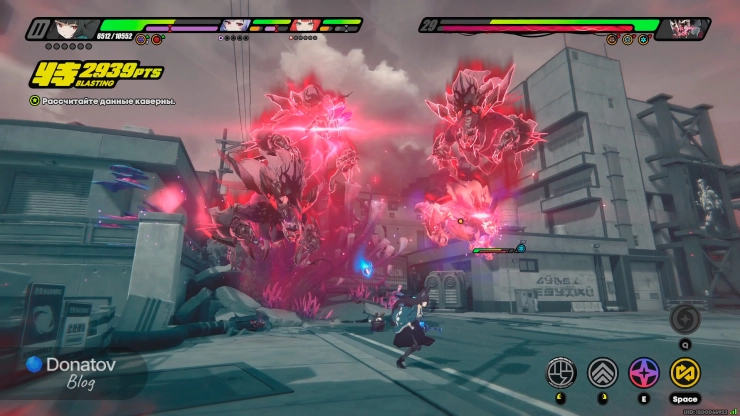Activate the fist basic attack icon

560,373
